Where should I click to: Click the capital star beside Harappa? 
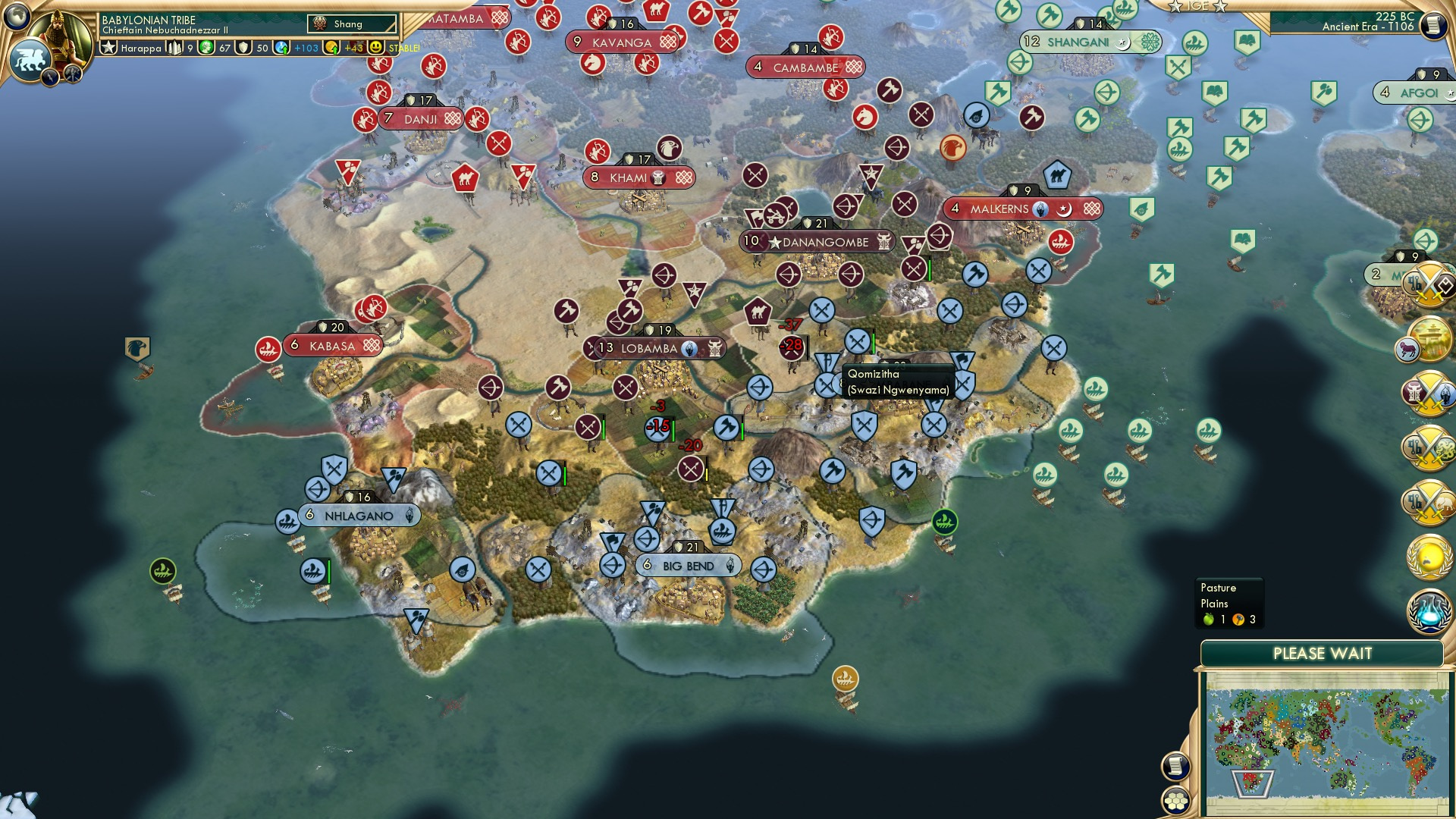(107, 48)
